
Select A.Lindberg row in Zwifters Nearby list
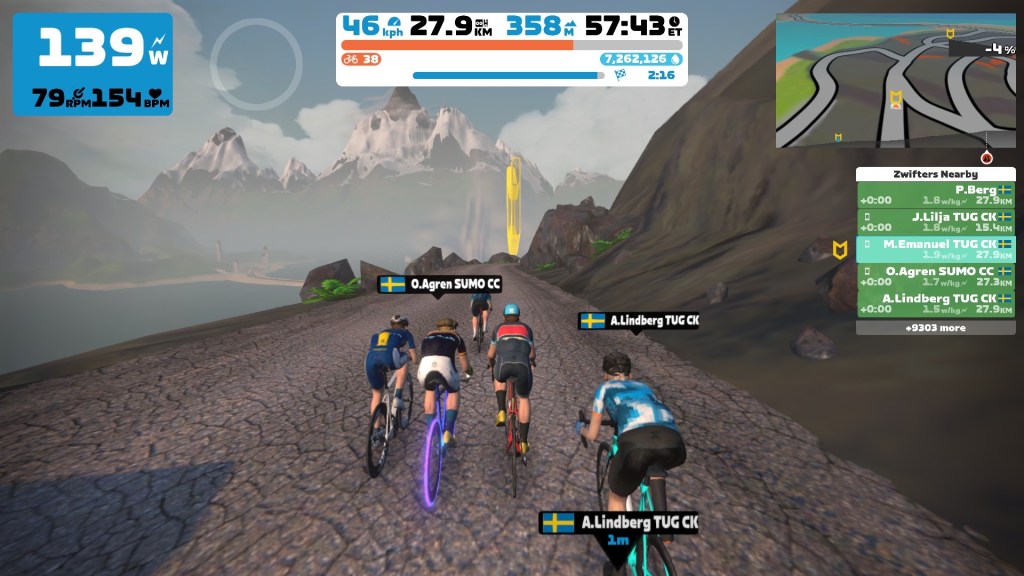(x=935, y=303)
